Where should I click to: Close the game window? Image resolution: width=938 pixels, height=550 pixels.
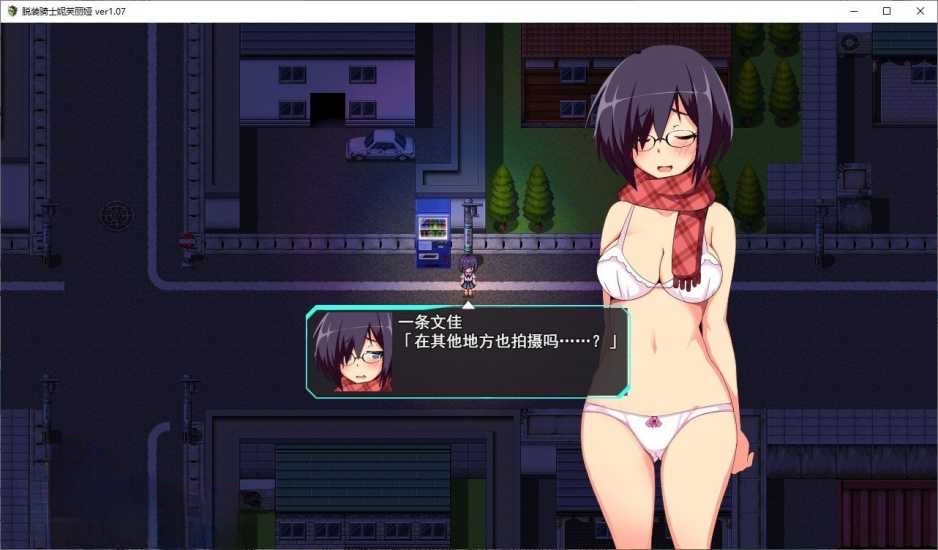(918, 11)
